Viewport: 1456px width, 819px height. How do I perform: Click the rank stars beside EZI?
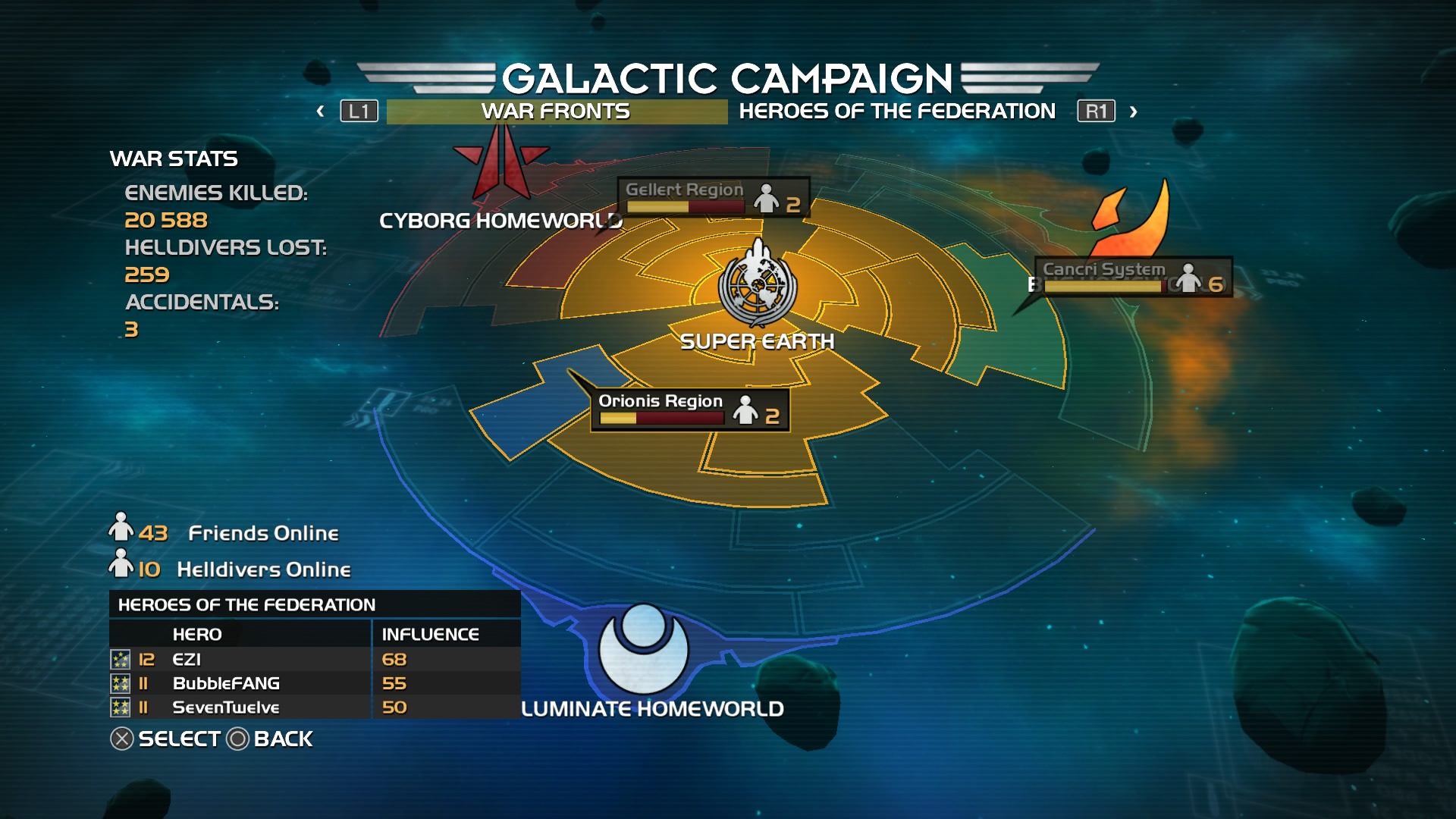click(120, 659)
